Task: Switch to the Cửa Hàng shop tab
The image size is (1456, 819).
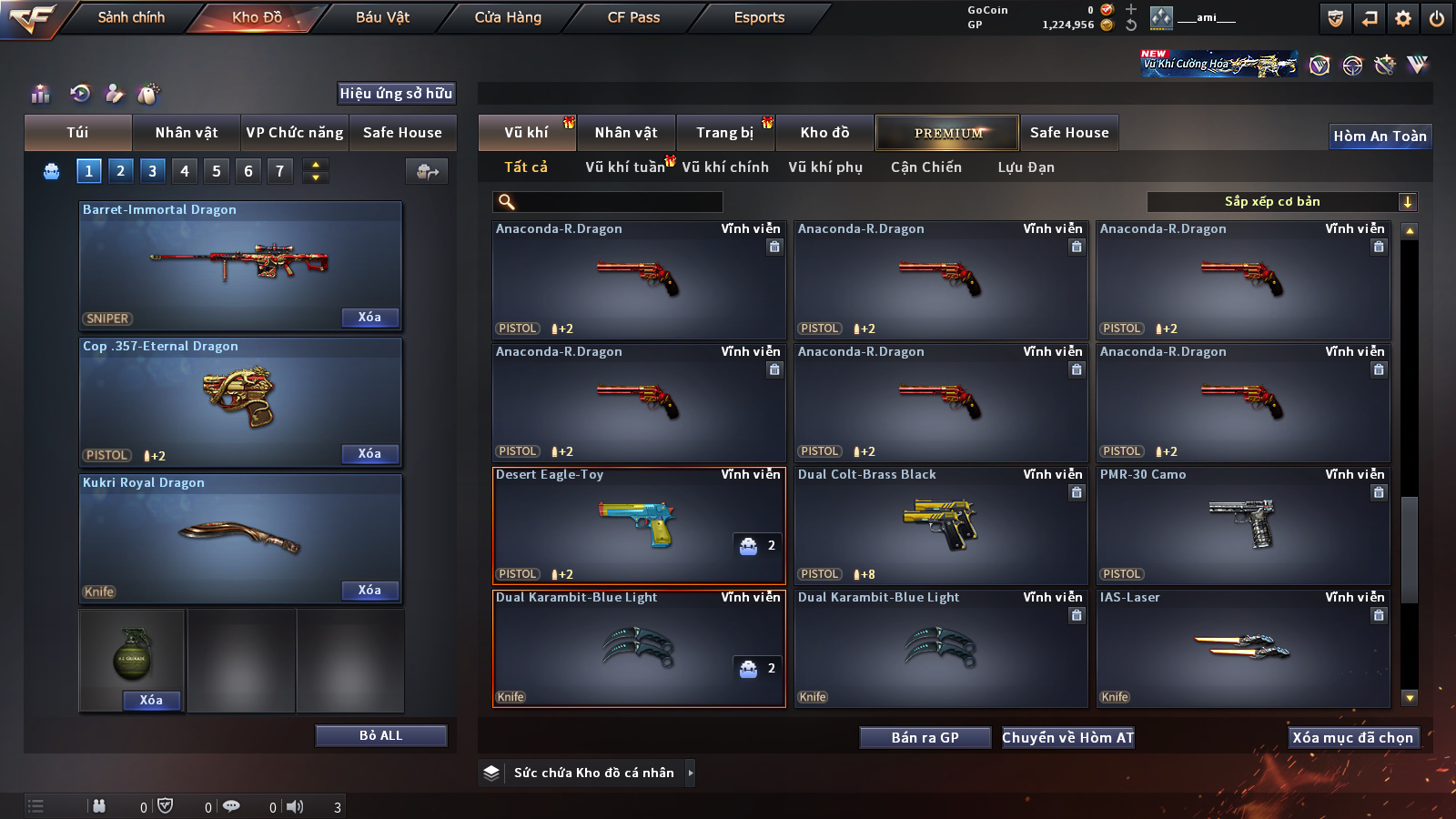Action: coord(508,17)
